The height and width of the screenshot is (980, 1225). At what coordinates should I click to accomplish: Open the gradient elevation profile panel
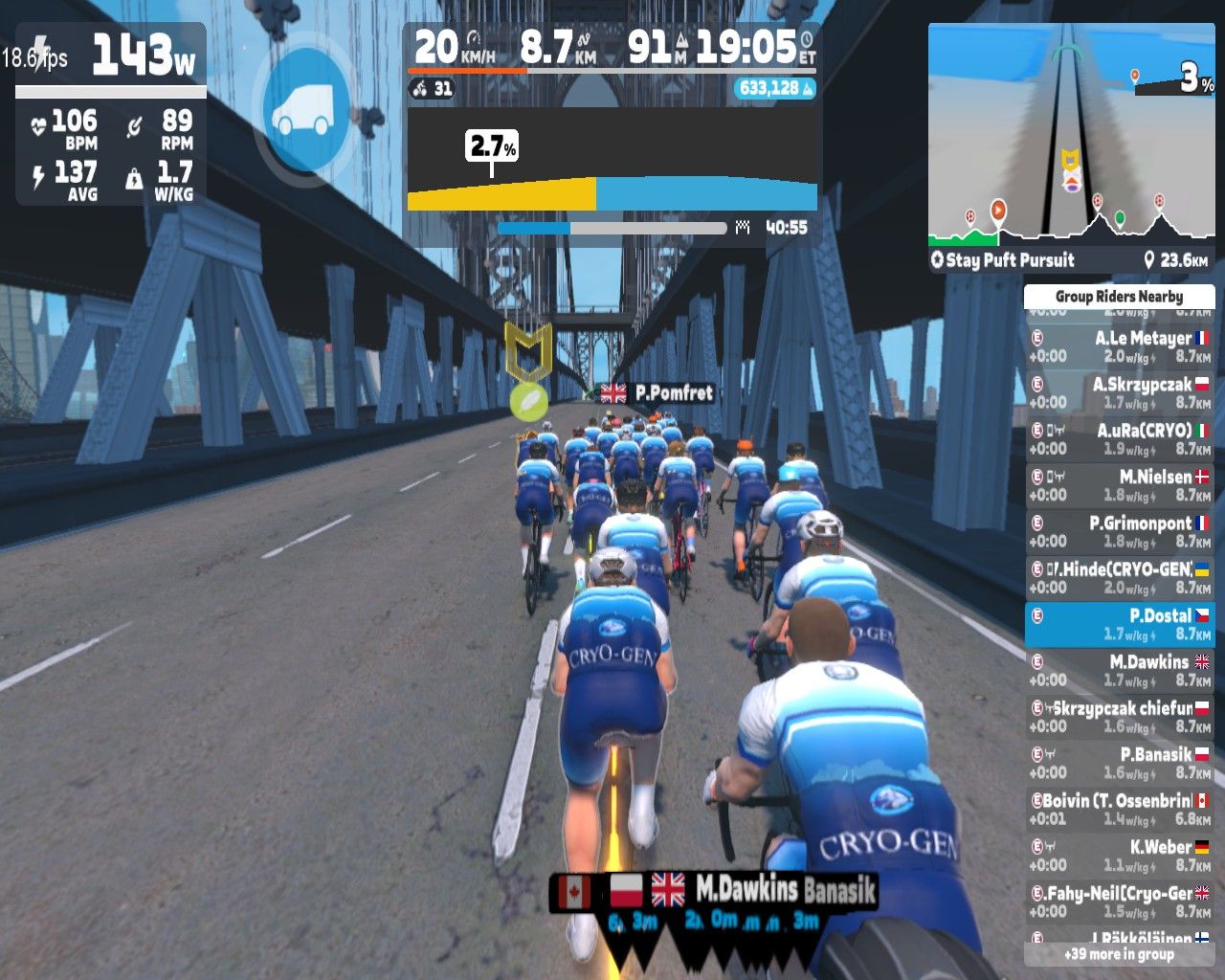612,161
